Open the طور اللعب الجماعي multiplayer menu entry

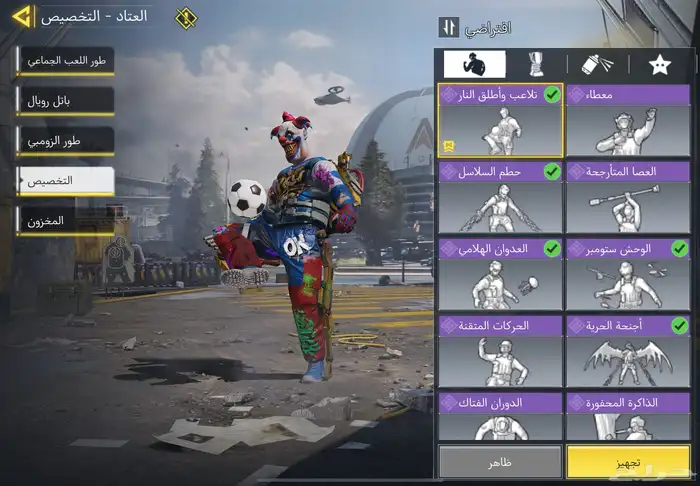point(66,61)
